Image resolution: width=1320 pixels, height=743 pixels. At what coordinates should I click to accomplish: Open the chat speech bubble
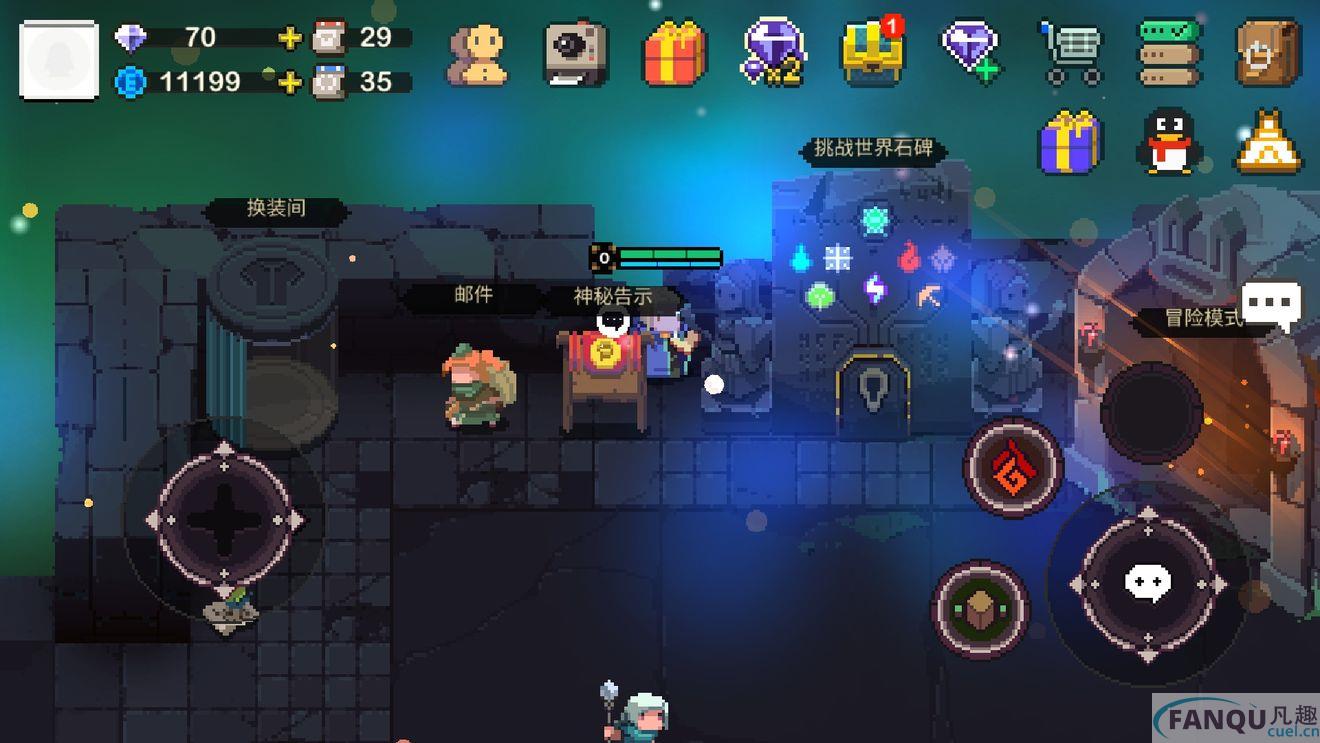point(1272,303)
